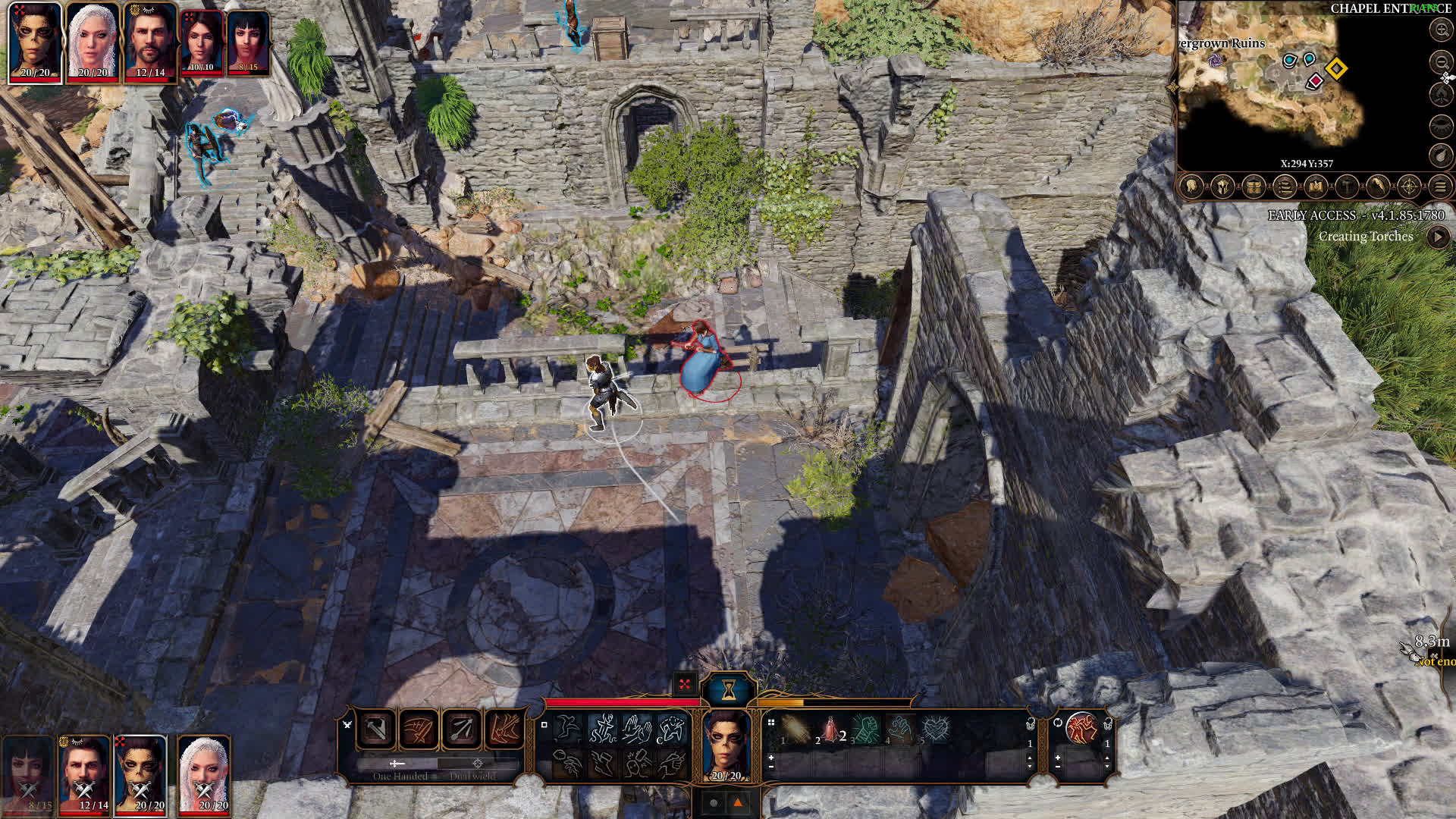Use the red potion in hotbar slot 2
Image resolution: width=1456 pixels, height=819 pixels.
coord(830,730)
